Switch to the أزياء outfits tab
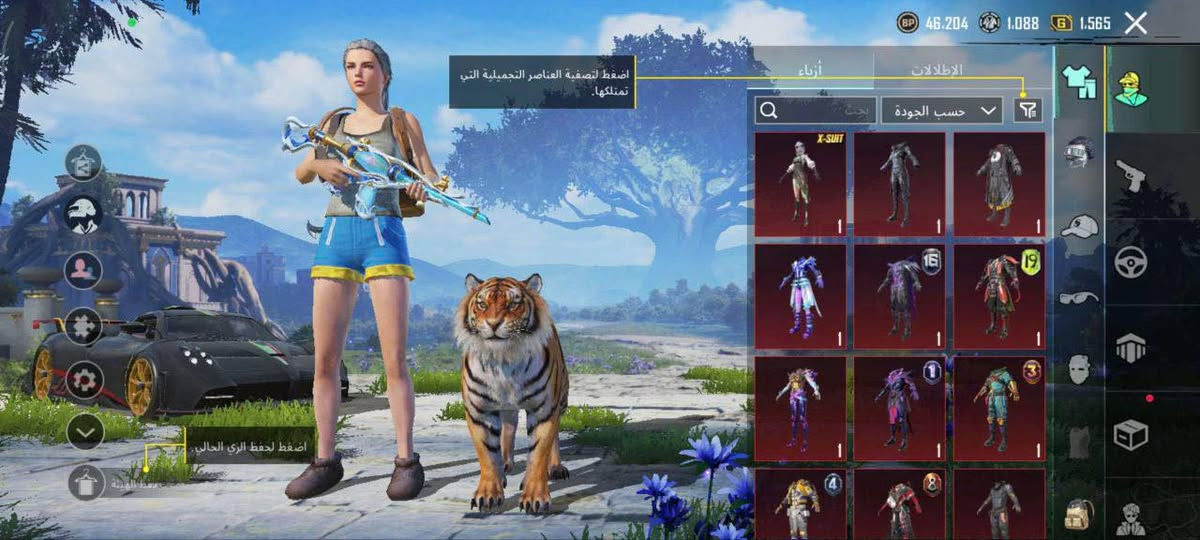 coord(813,70)
